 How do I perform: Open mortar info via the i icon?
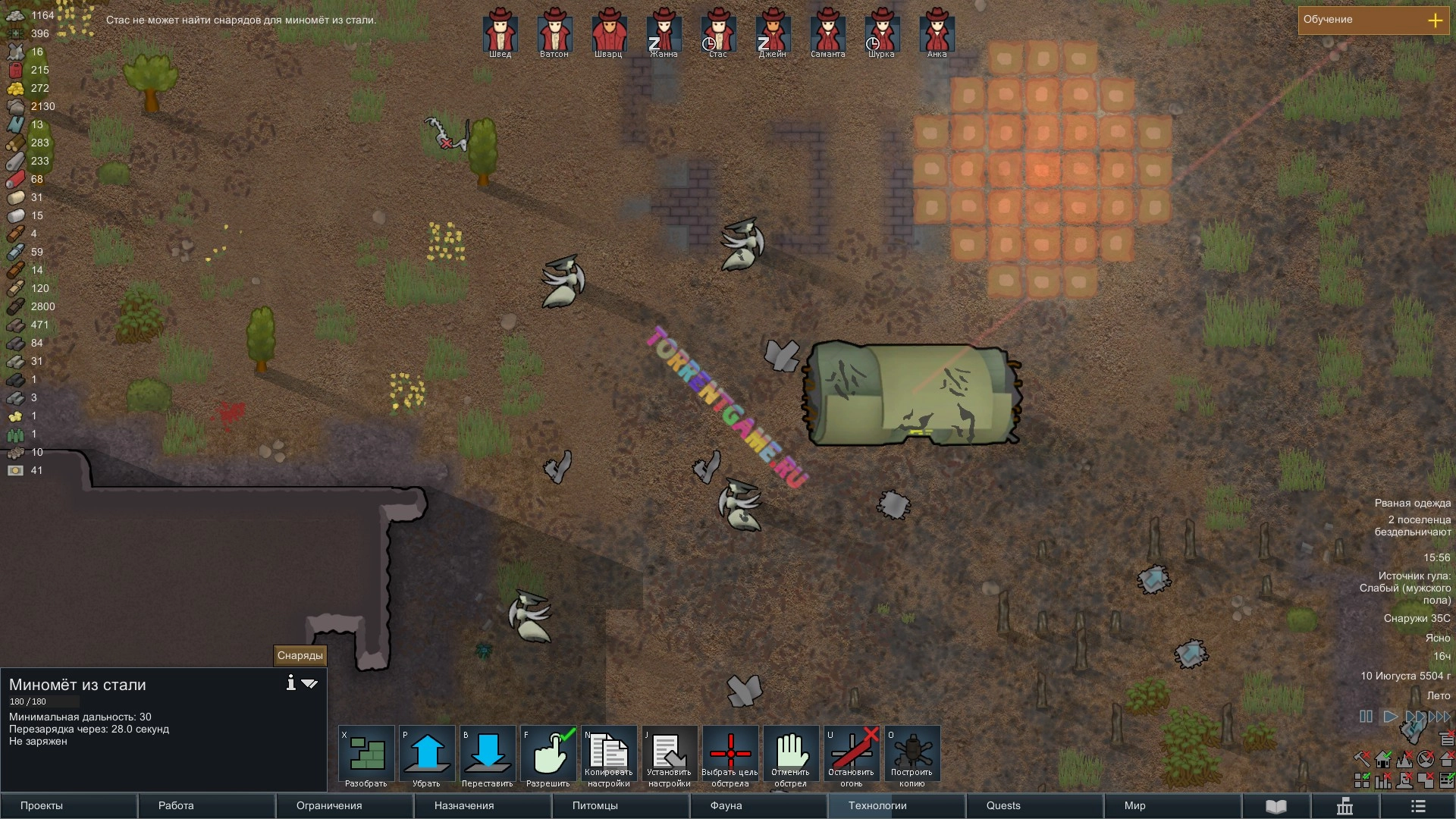point(290,683)
